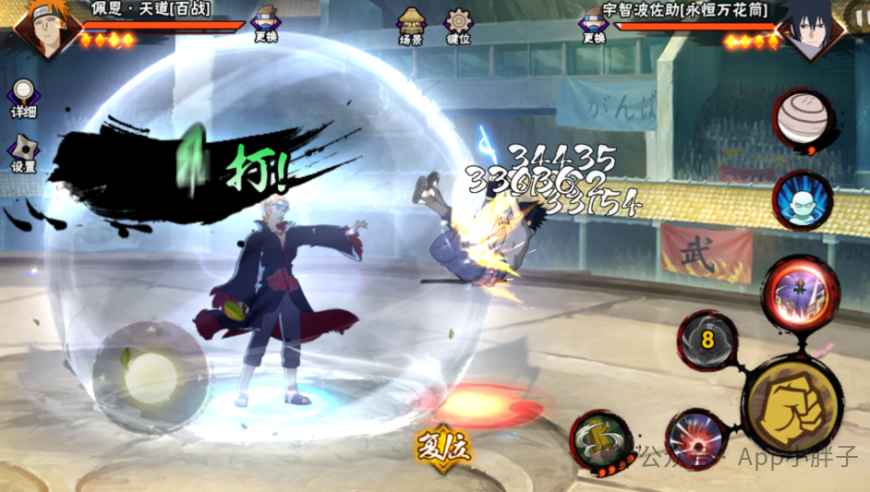Image resolution: width=870 pixels, height=492 pixels.
Task: Open the 详细 details panel
Action: tap(22, 97)
